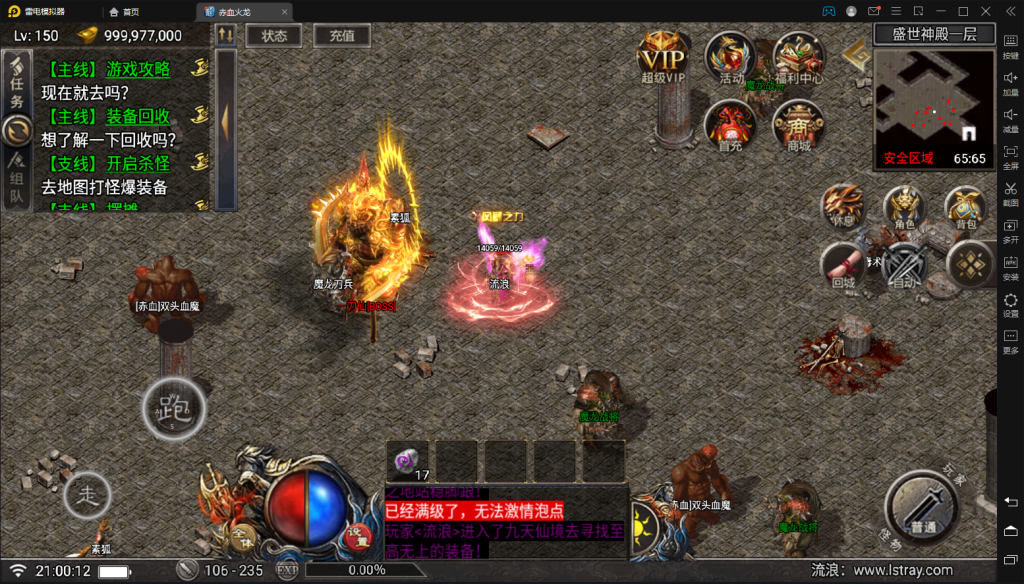Open the 首充 first-recharge icon
Image resolution: width=1024 pixels, height=584 pixels.
click(731, 125)
